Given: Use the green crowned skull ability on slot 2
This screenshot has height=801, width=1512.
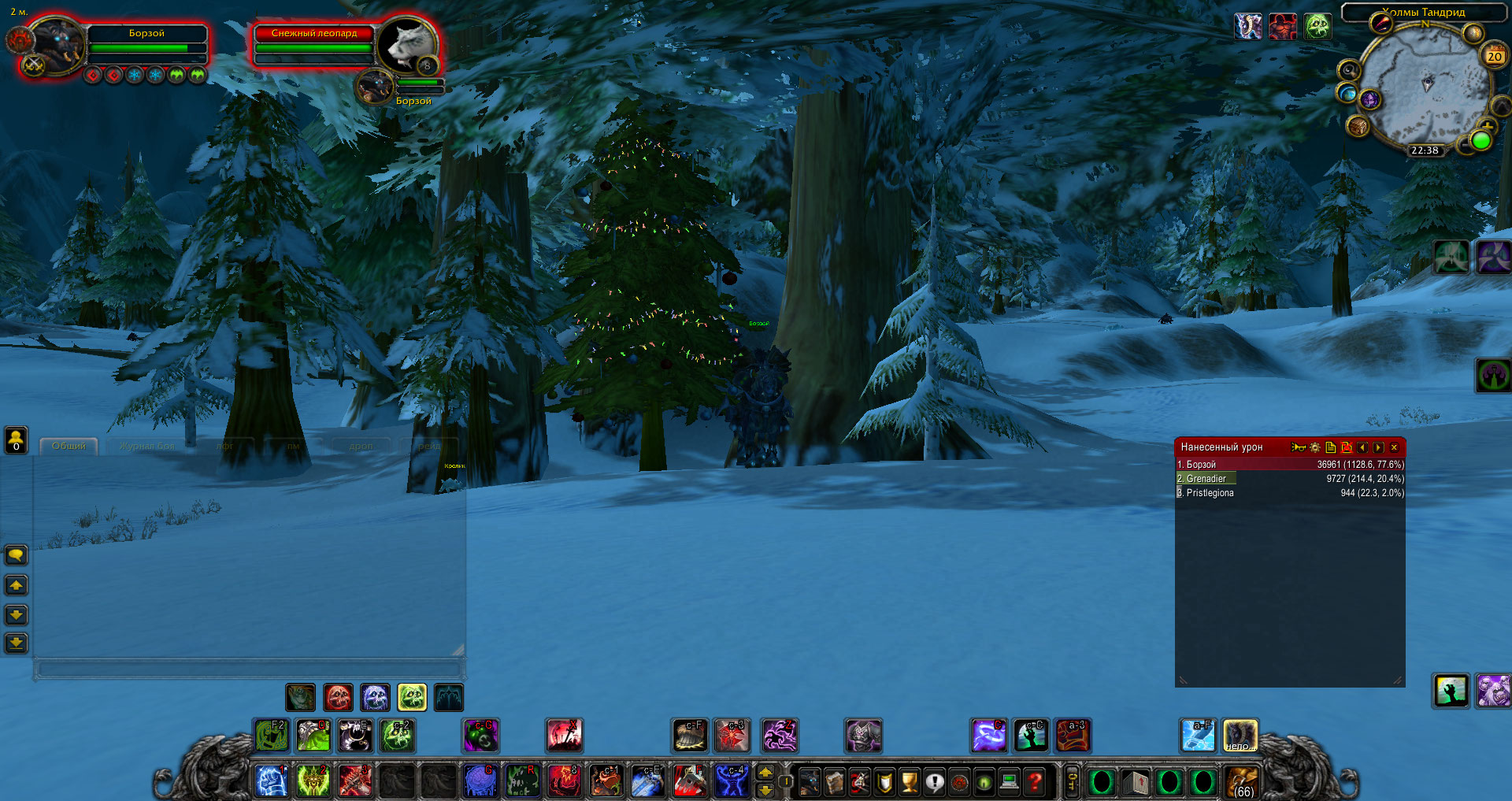Looking at the screenshot, I should click(313, 781).
